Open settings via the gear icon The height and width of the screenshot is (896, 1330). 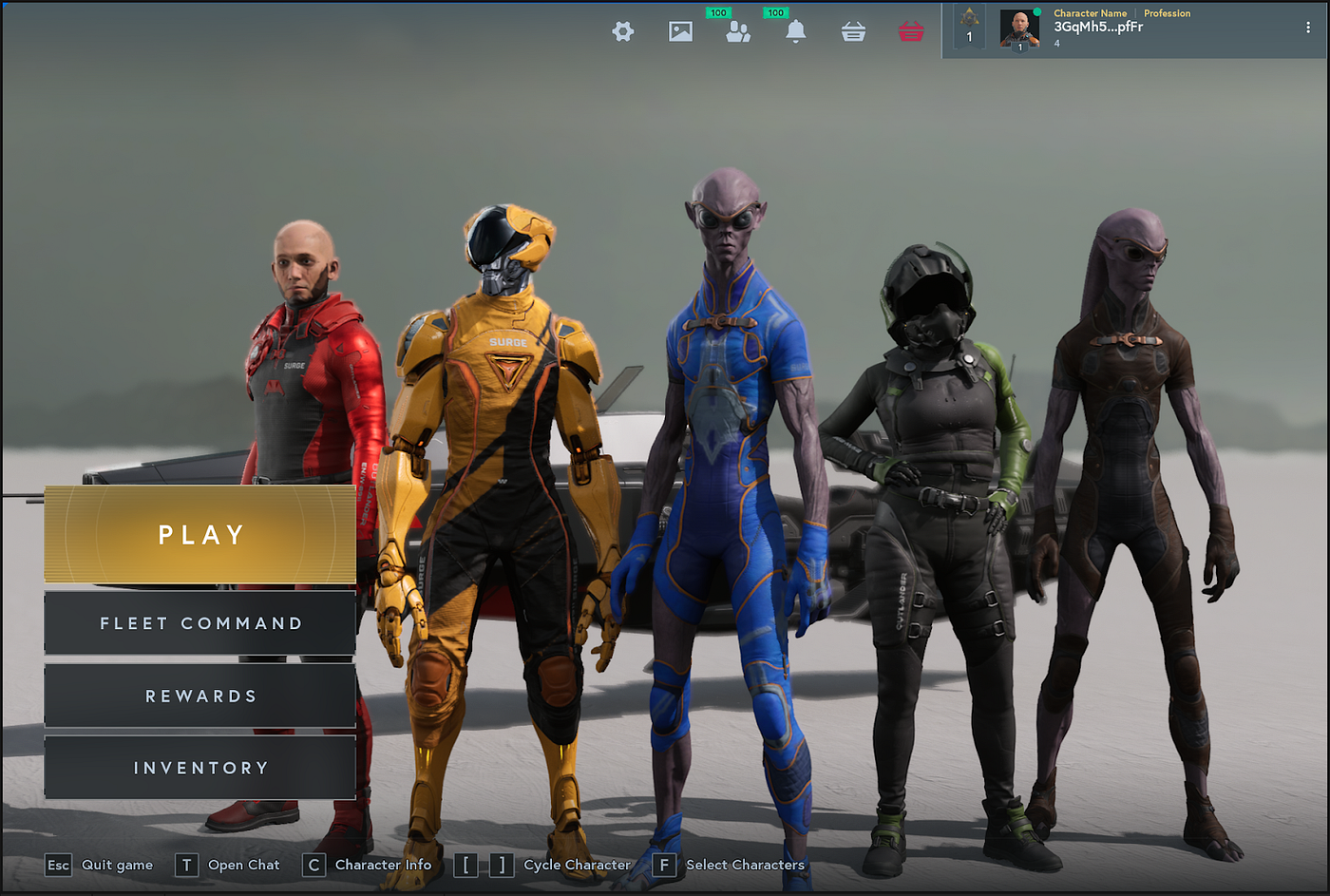623,31
